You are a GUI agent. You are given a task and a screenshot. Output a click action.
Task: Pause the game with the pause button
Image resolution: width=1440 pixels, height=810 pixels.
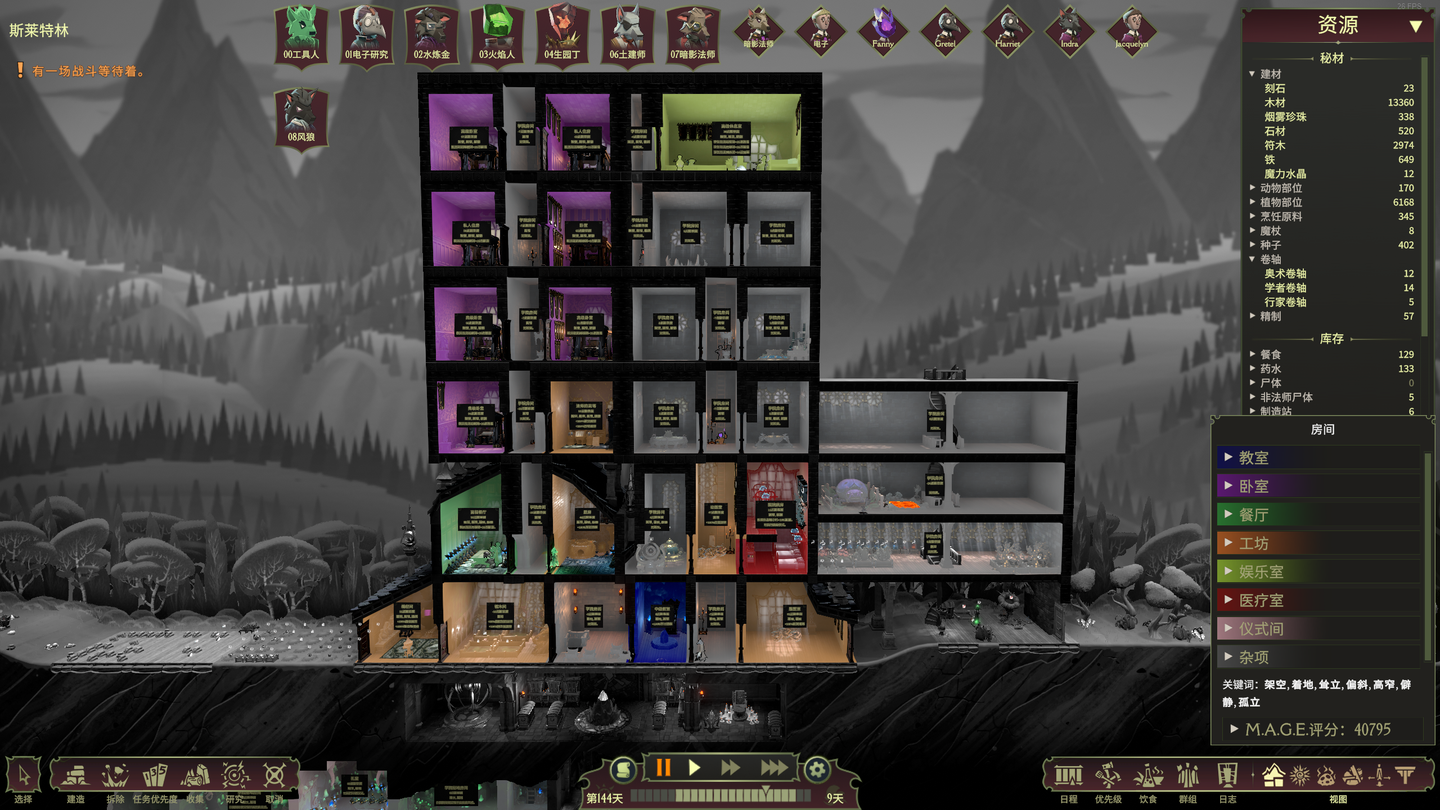click(x=663, y=768)
